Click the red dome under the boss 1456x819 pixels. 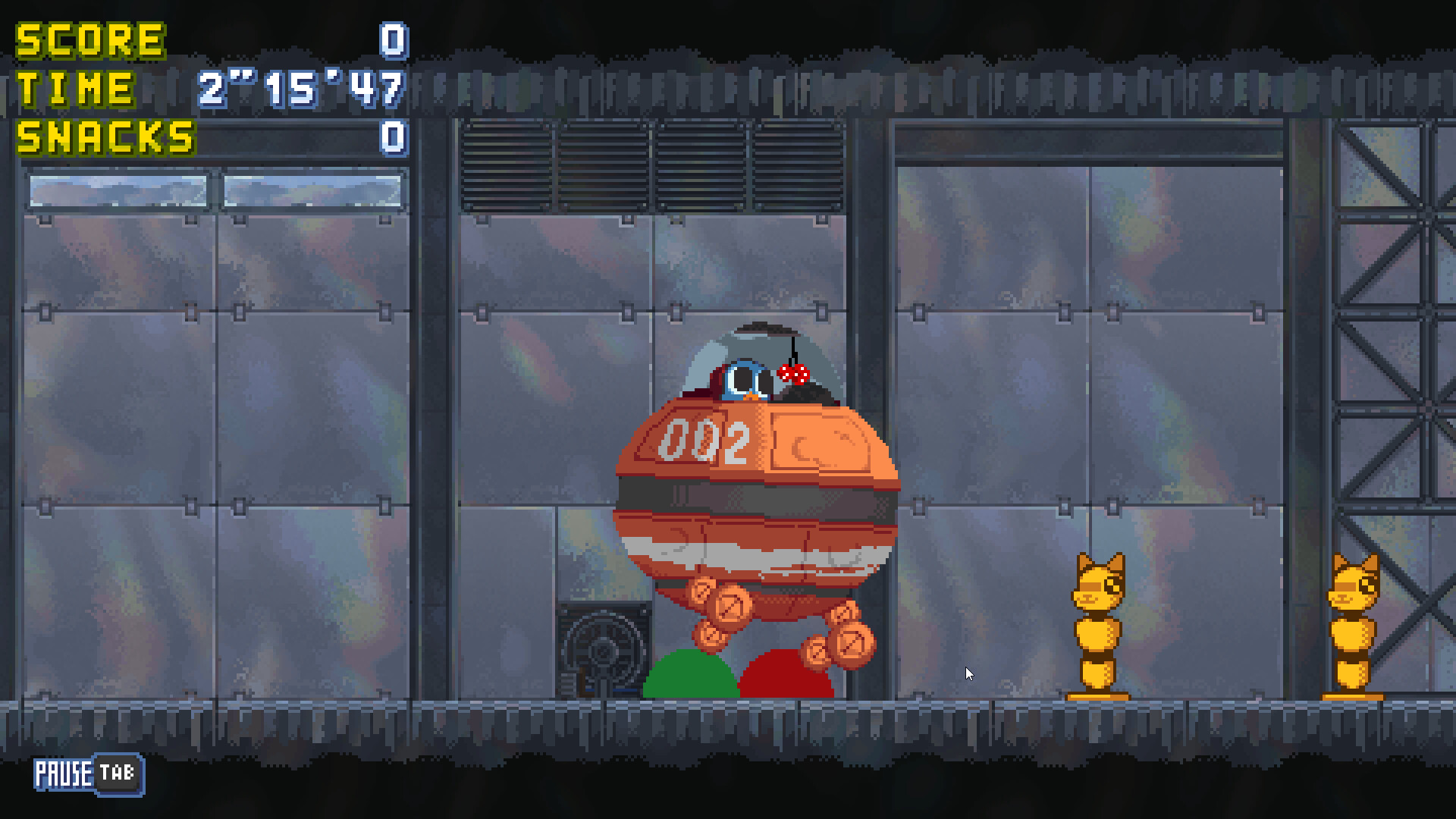[789, 679]
